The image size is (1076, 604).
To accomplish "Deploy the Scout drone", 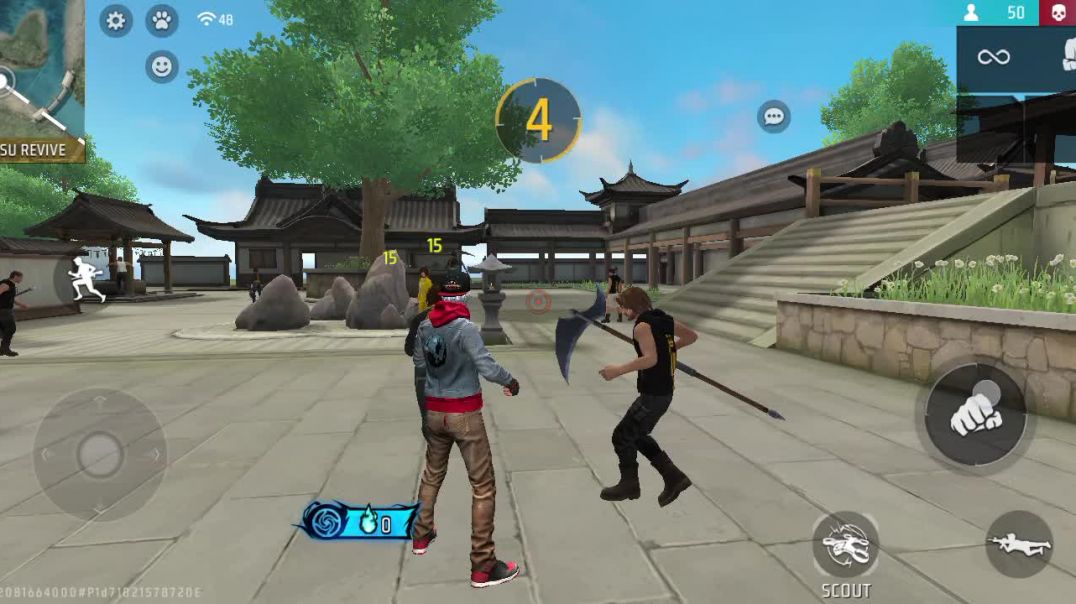I will click(845, 546).
